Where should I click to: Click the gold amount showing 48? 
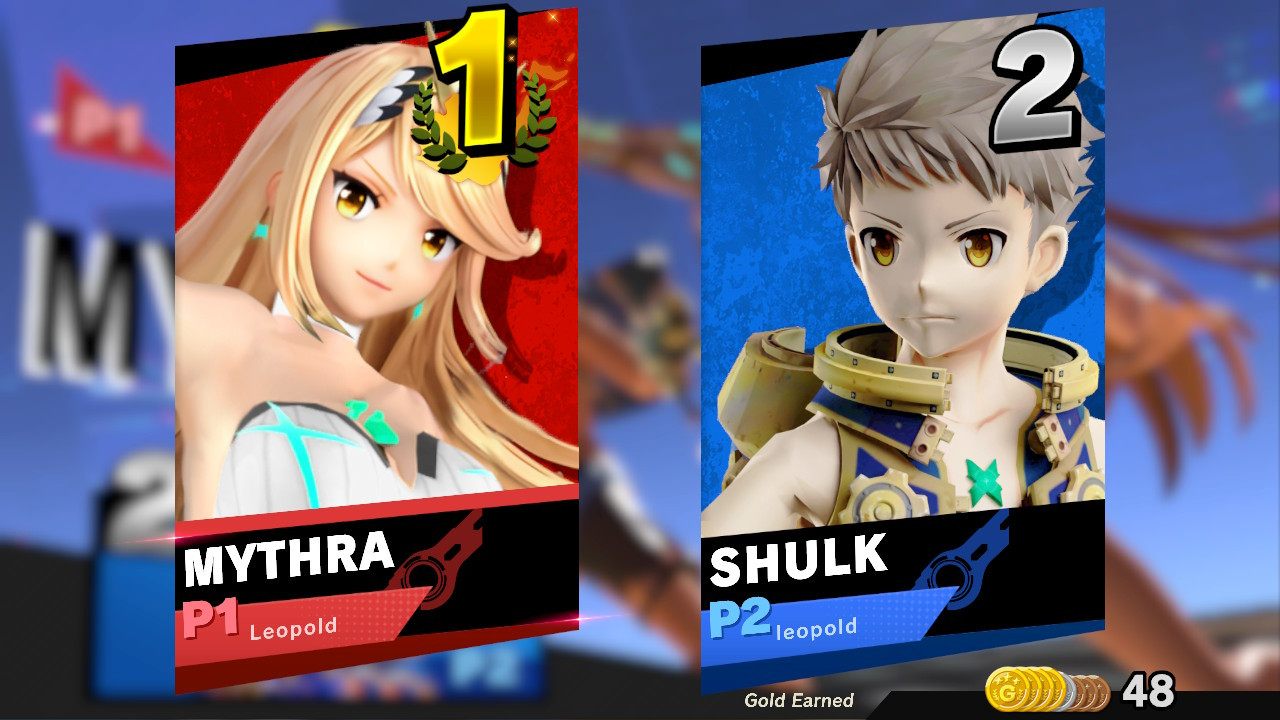point(1150,690)
